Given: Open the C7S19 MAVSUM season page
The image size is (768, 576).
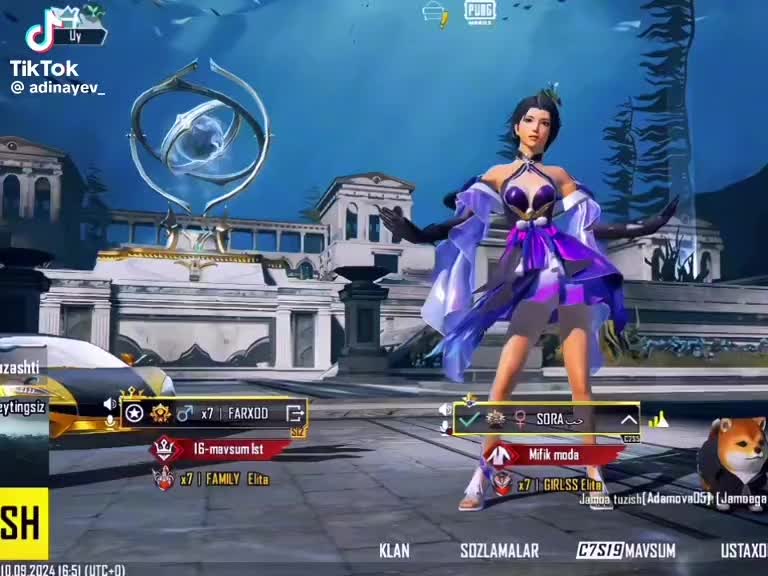Looking at the screenshot, I should [x=626, y=550].
